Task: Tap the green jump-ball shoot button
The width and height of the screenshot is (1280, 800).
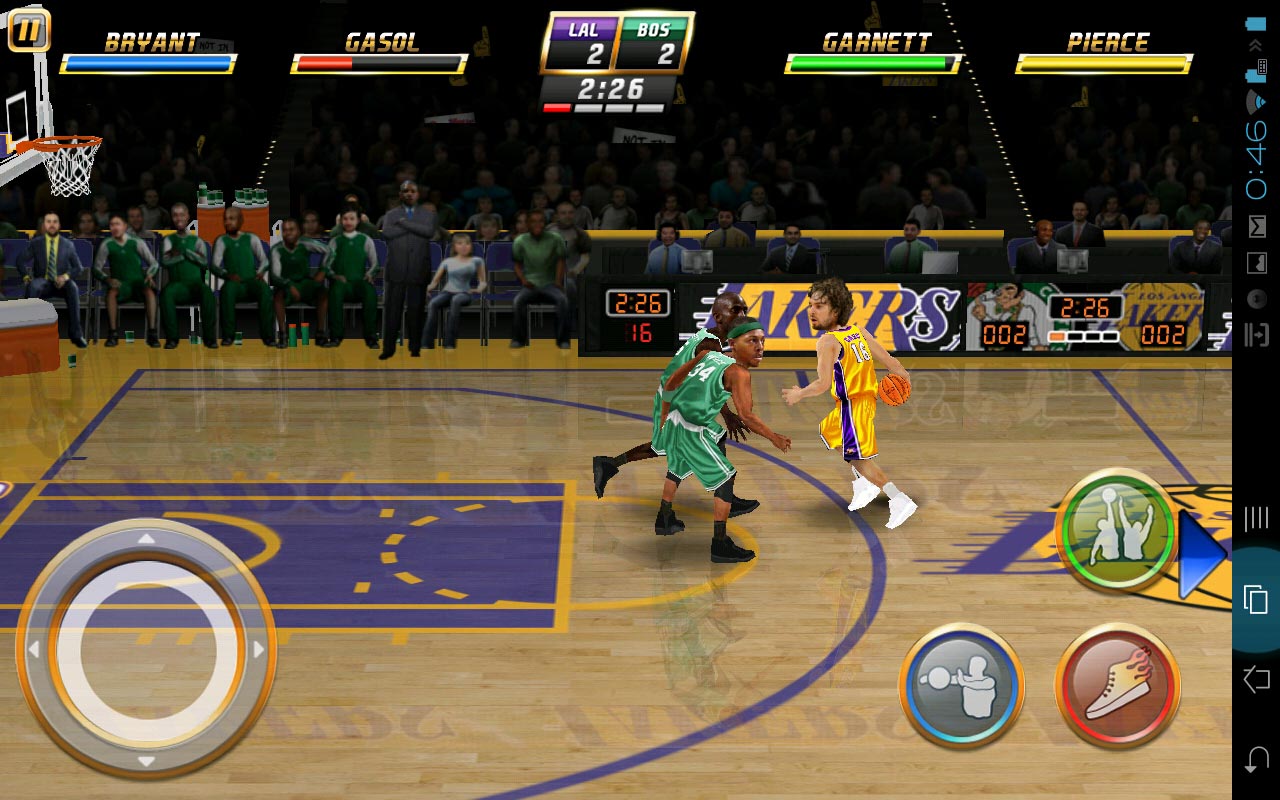Action: pos(1117,530)
